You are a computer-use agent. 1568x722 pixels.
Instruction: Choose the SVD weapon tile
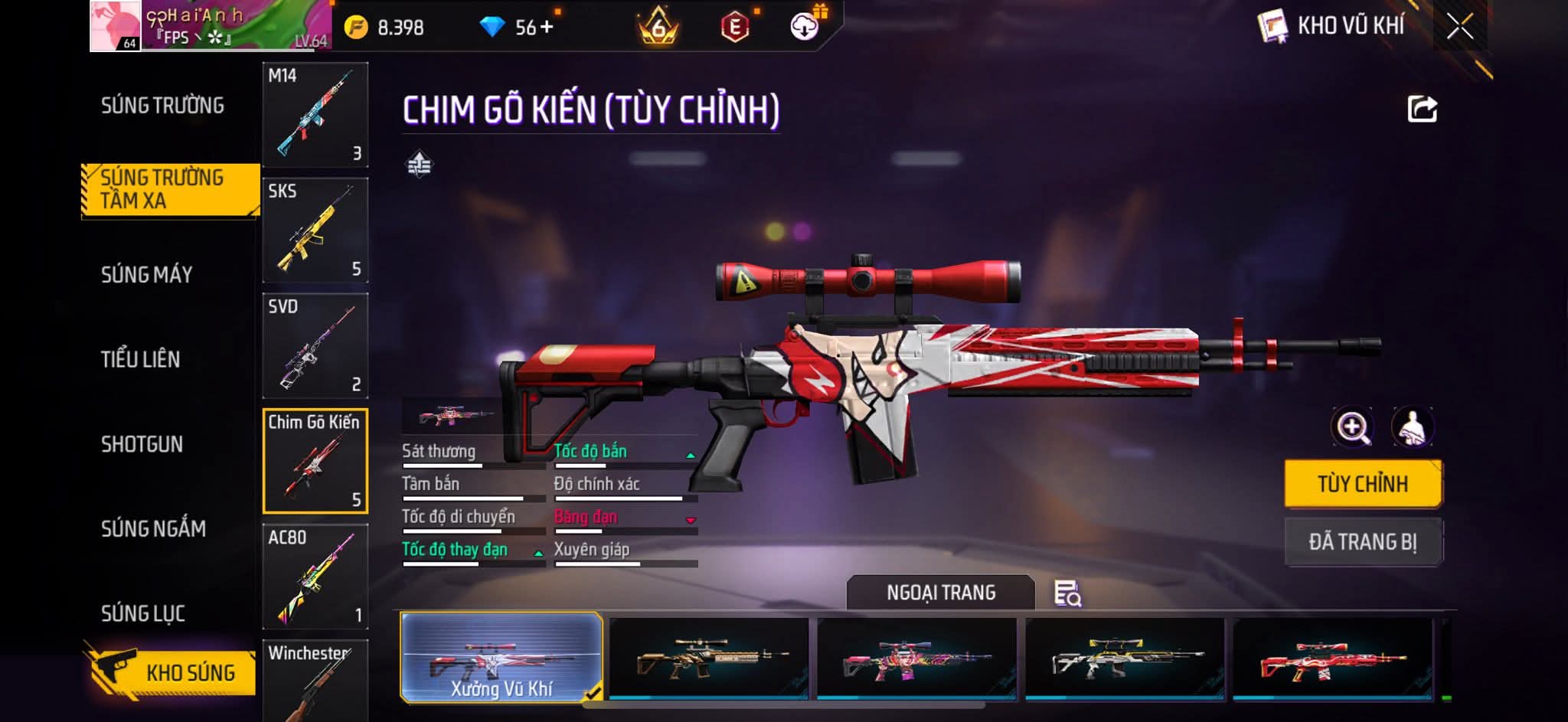[x=315, y=345]
